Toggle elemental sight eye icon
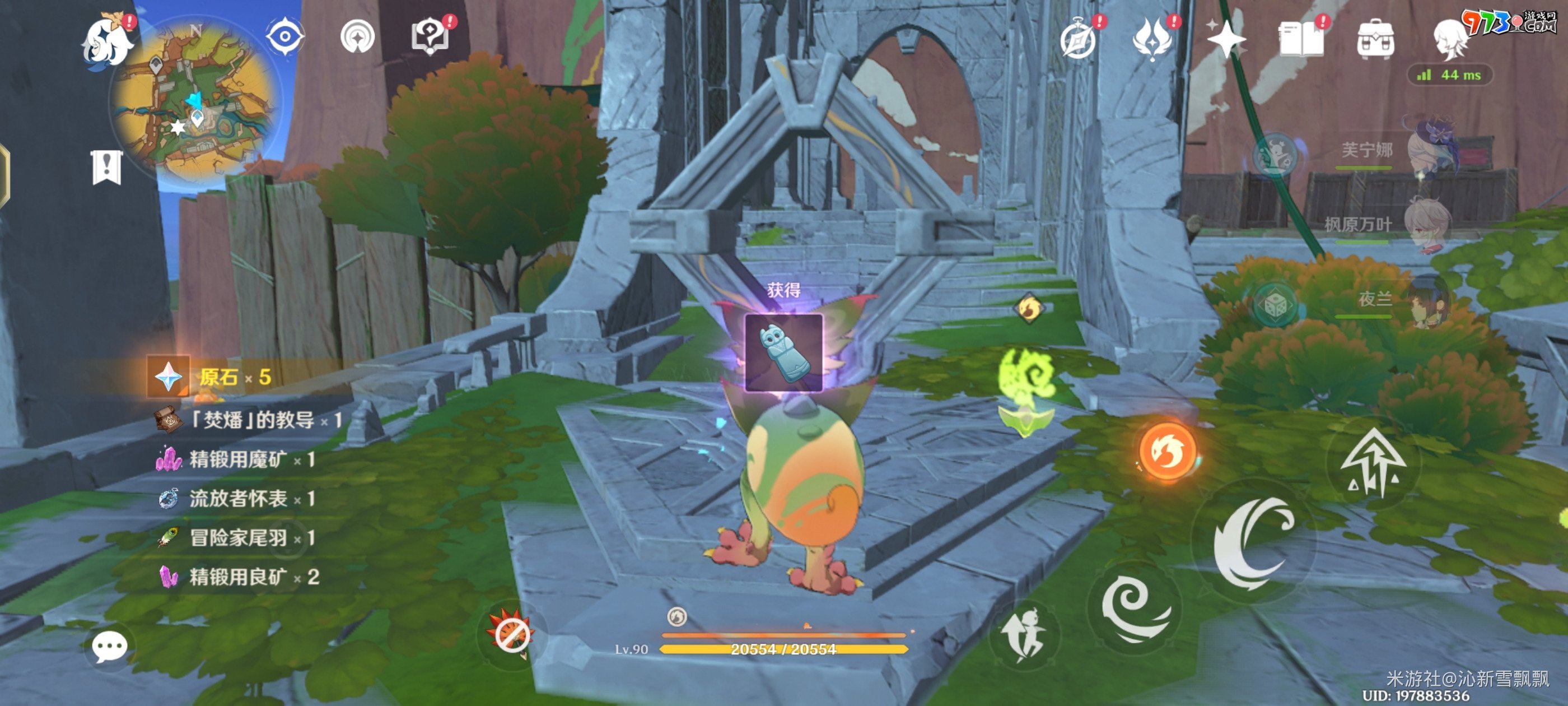The height and width of the screenshot is (706, 1568). 284,37
